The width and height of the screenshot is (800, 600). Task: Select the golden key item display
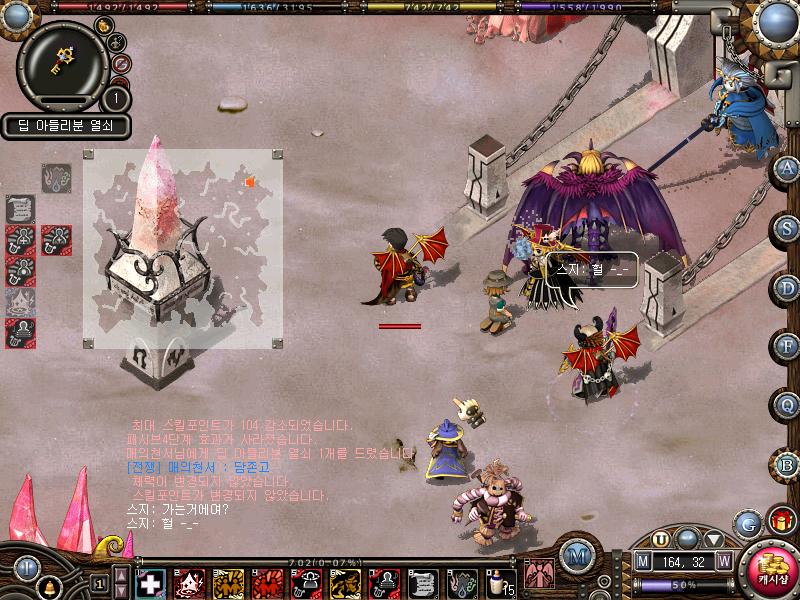pos(62,65)
